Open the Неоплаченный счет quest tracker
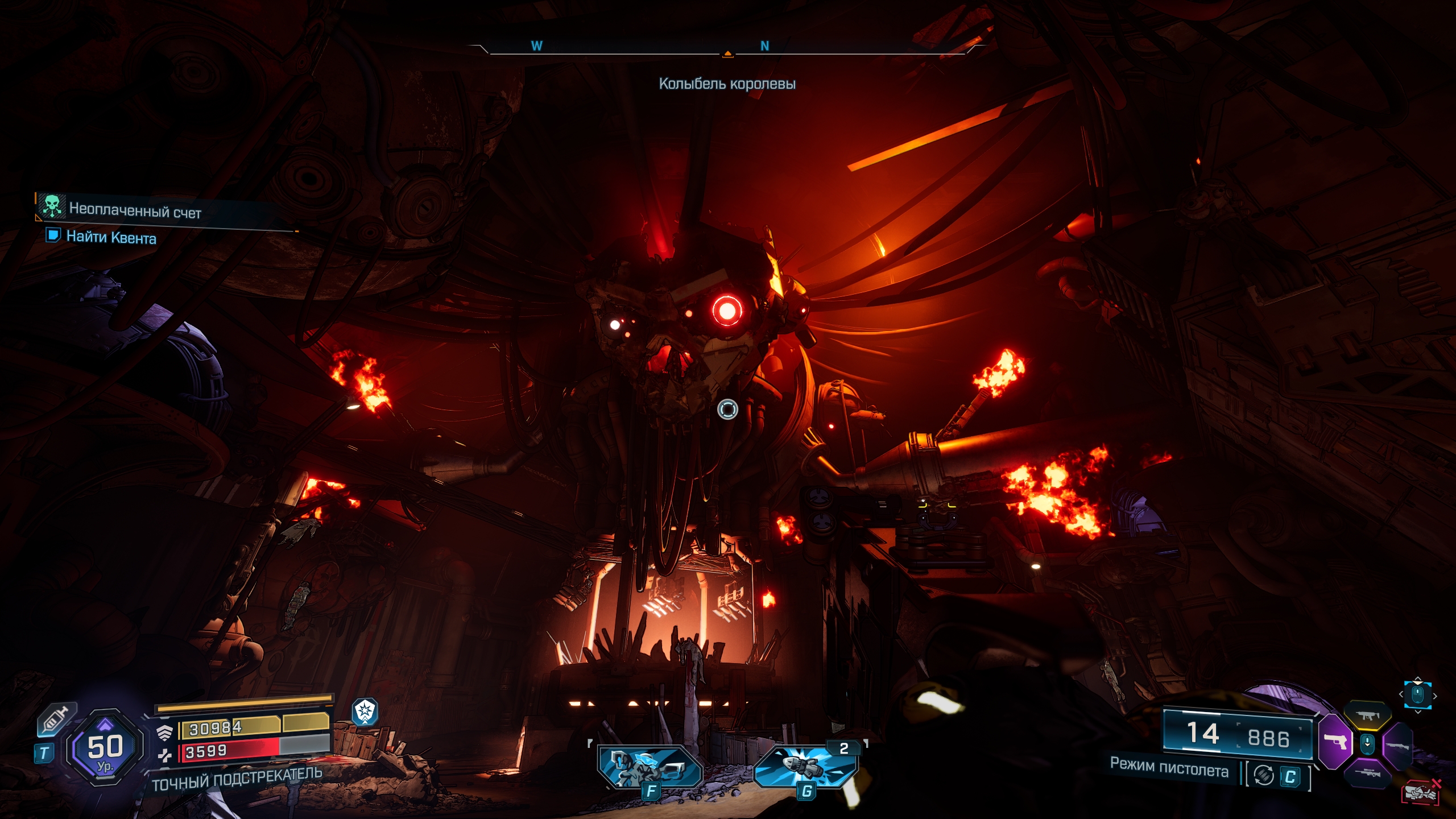 [x=135, y=210]
